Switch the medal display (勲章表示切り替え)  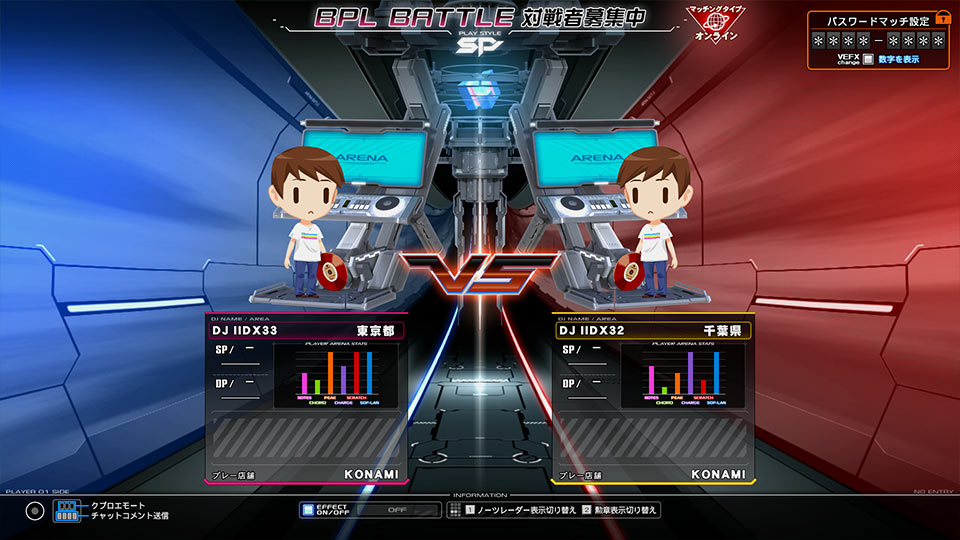click(x=620, y=510)
